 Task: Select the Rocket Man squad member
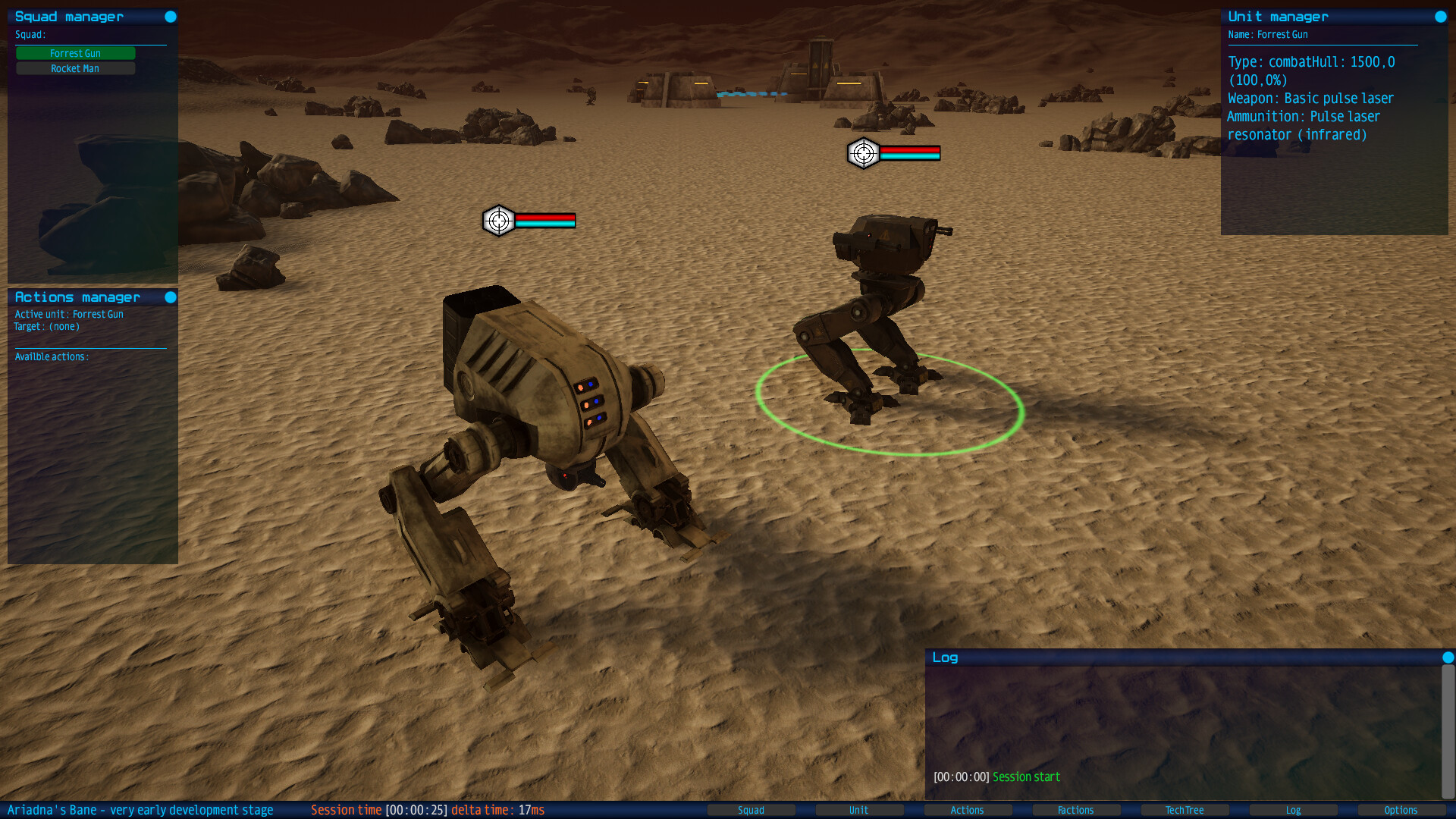(75, 67)
